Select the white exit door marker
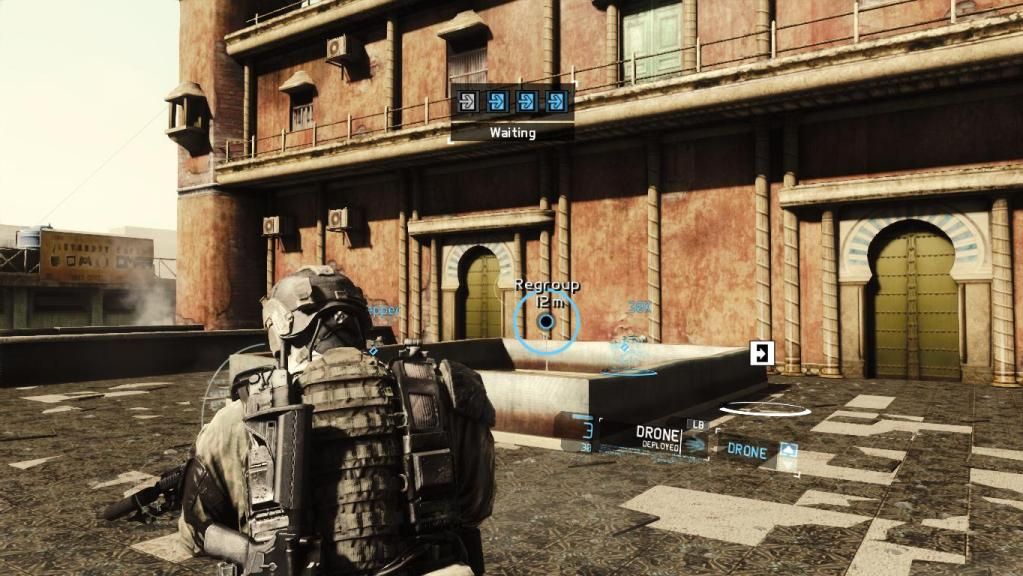Screen dimensions: 1023x576 pos(762,353)
